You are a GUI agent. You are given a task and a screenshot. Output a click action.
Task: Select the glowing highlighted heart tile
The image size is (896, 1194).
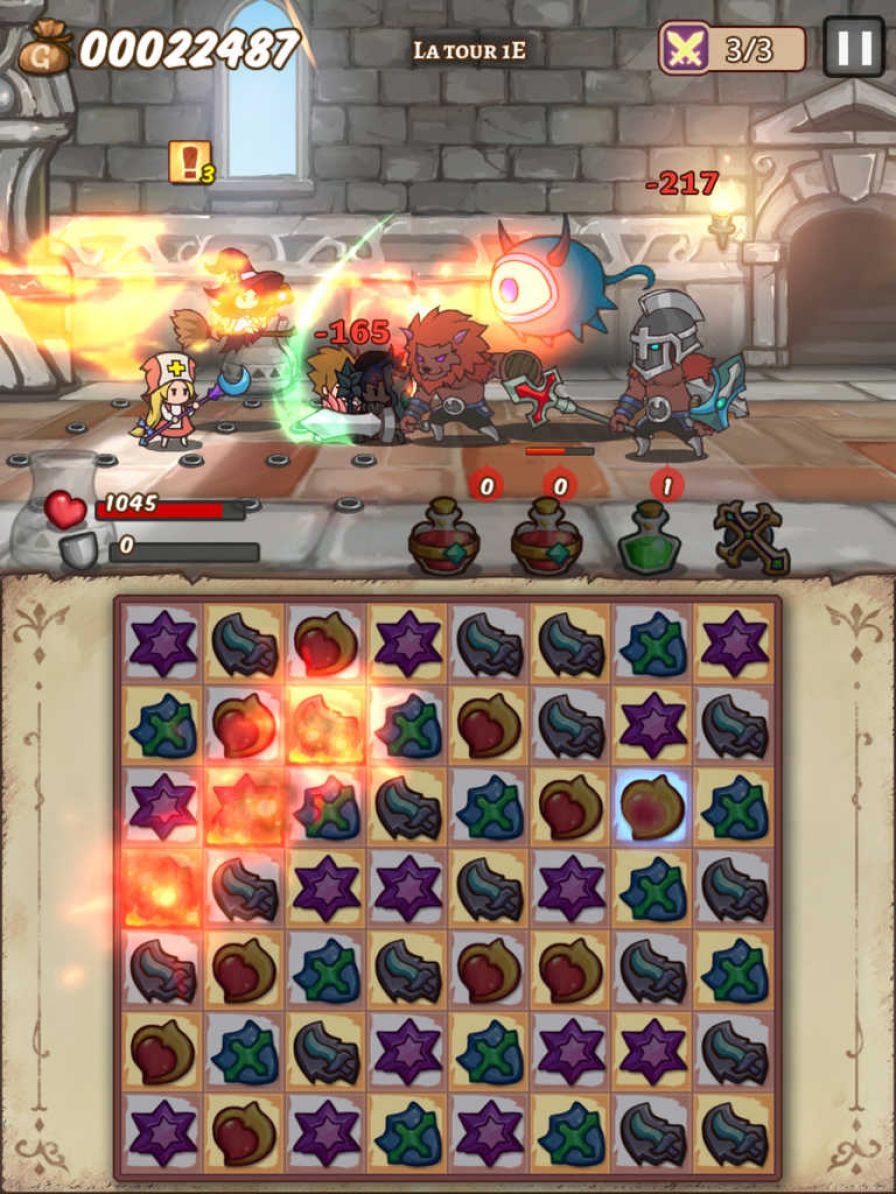pyautogui.click(x=652, y=807)
